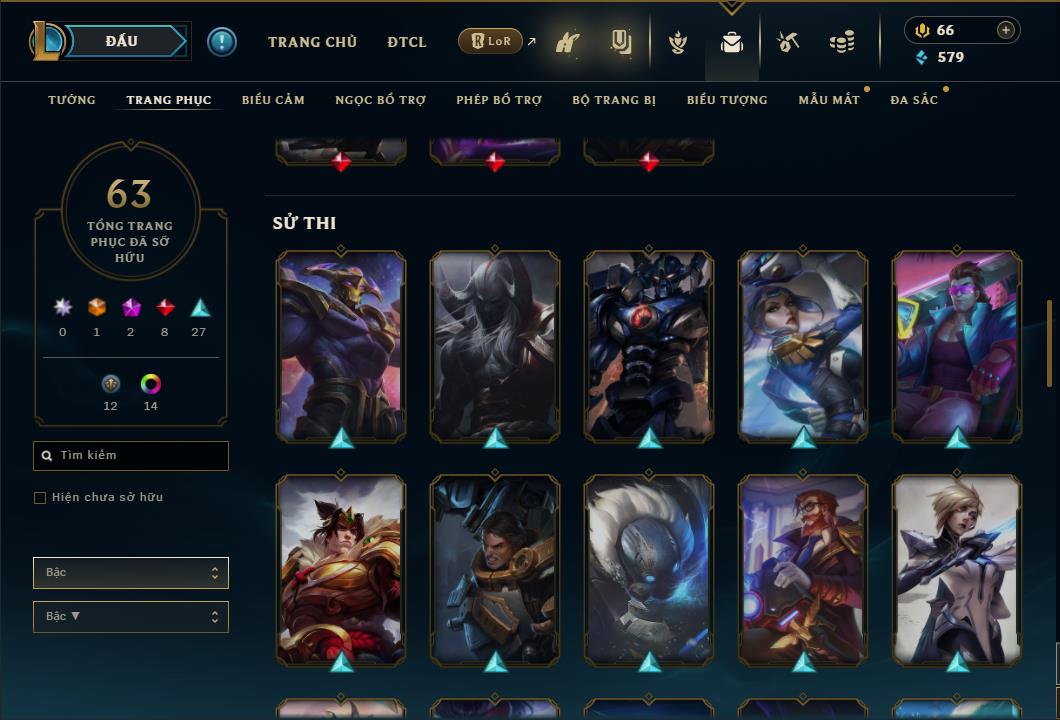1060x720 pixels.
Task: View the ĐA SẮC tab
Action: 914,100
